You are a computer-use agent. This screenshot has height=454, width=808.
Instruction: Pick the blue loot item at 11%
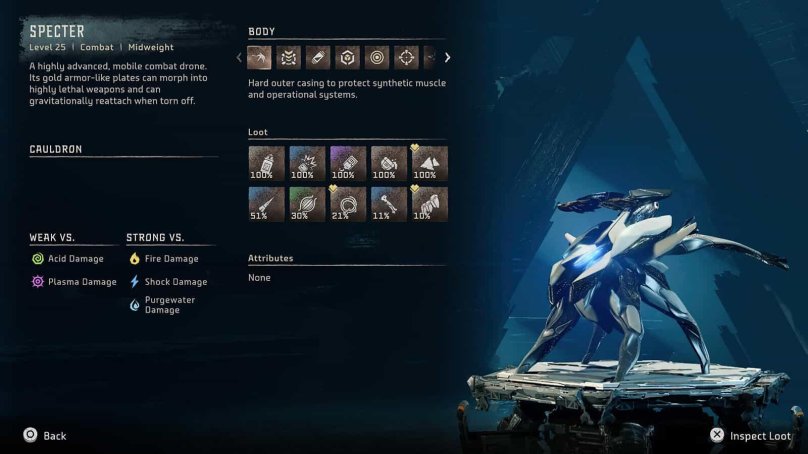pos(389,204)
